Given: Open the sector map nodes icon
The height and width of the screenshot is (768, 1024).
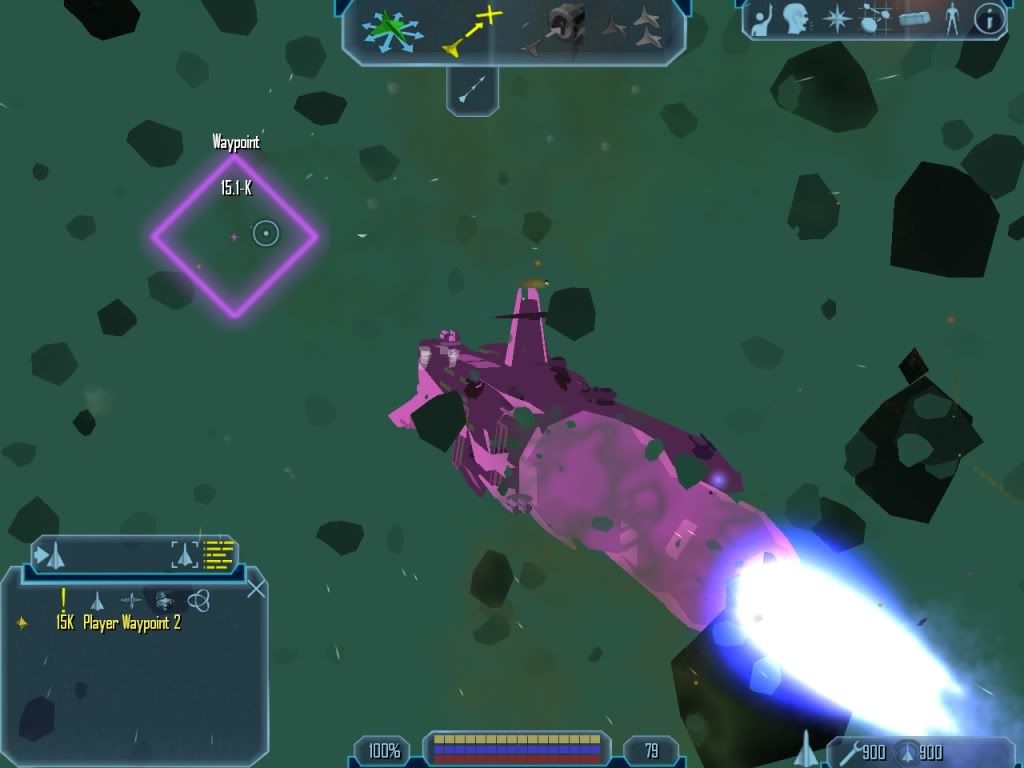Looking at the screenshot, I should tap(874, 19).
